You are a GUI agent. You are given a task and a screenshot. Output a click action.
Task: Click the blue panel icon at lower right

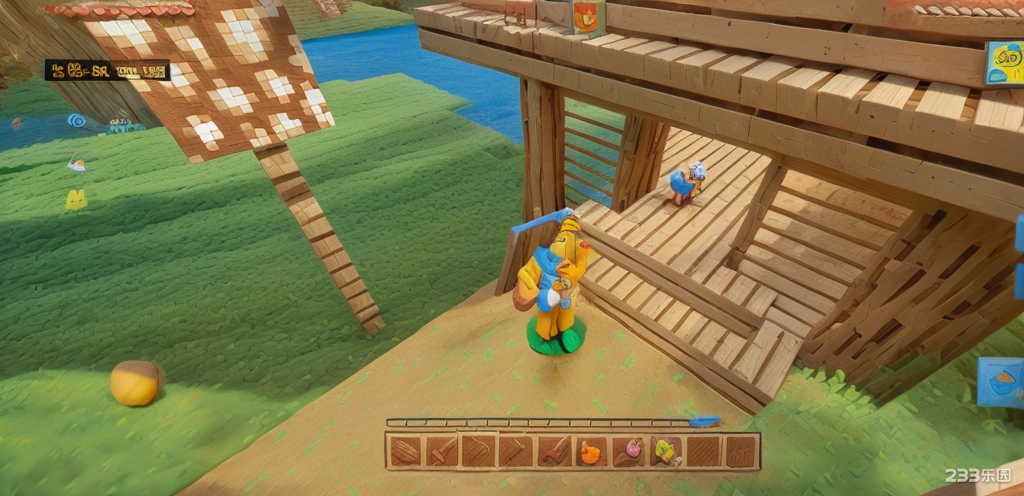999,383
